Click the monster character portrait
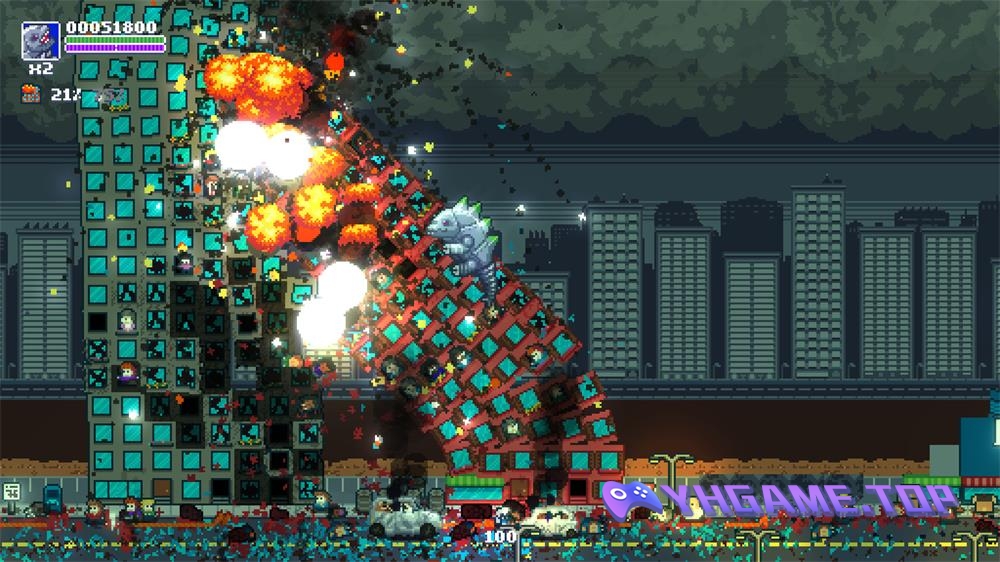This screenshot has width=1000, height=562. click(x=42, y=41)
